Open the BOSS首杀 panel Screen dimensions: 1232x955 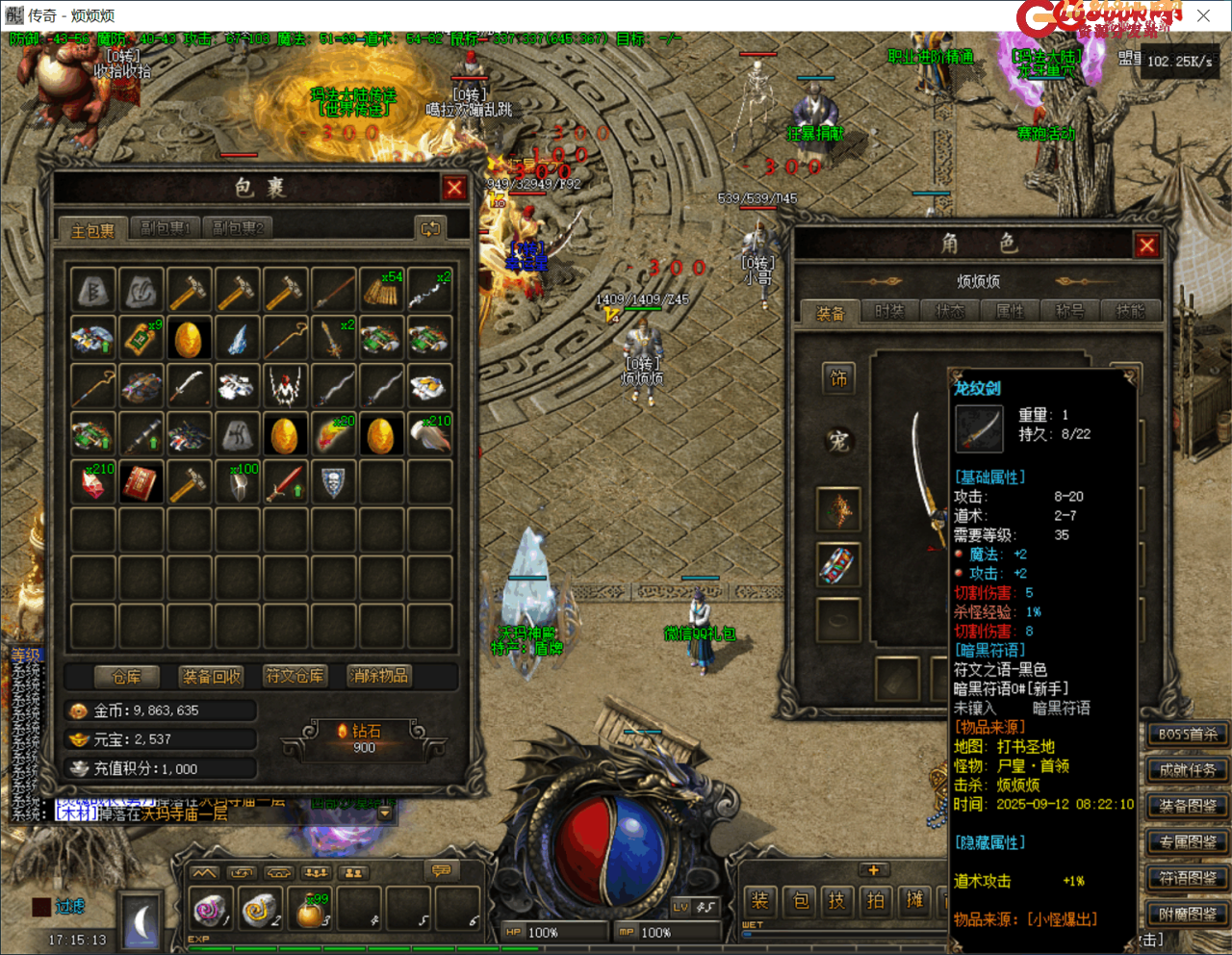point(1188,735)
